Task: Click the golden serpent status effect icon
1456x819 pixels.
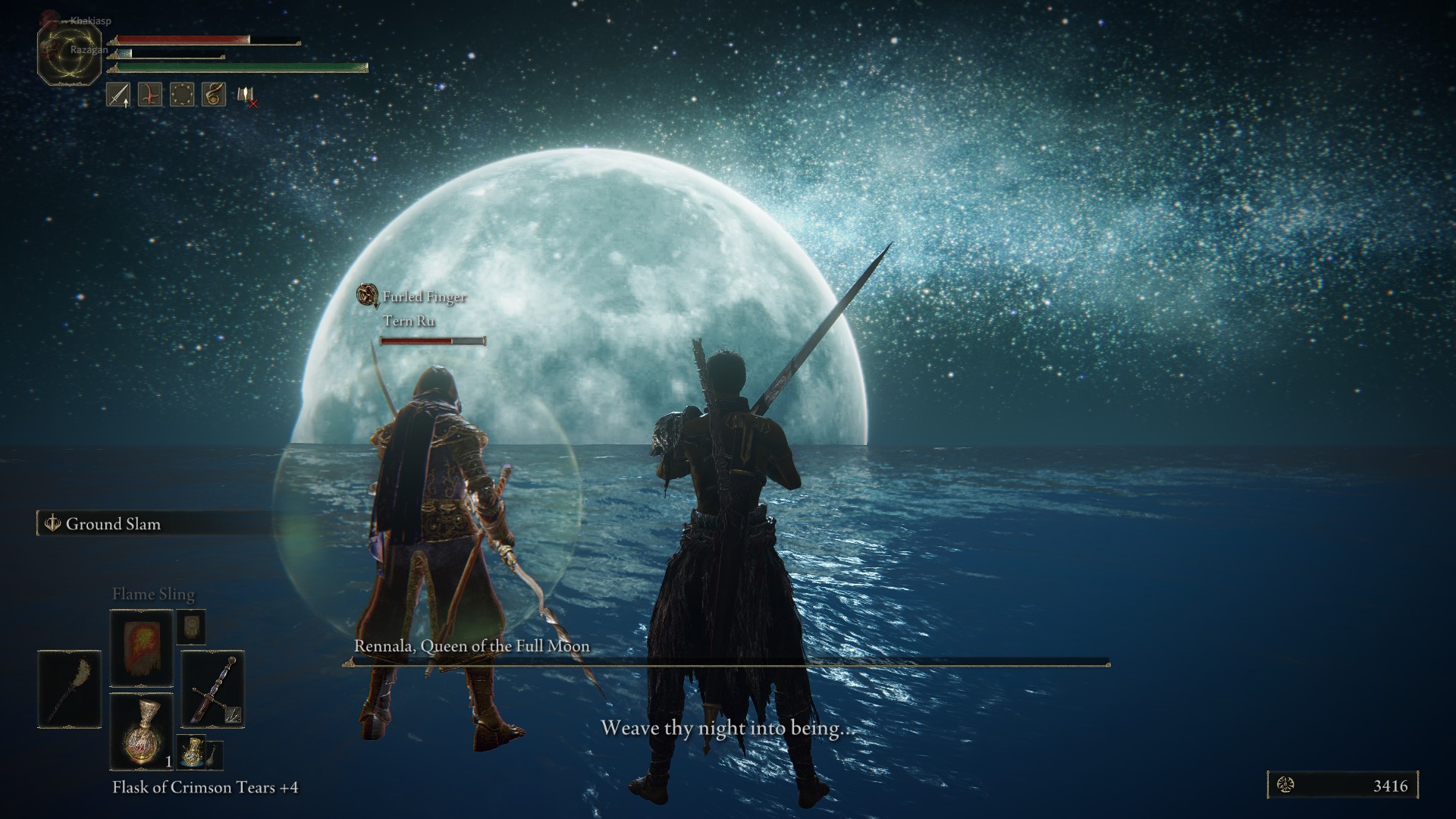Action: (214, 95)
